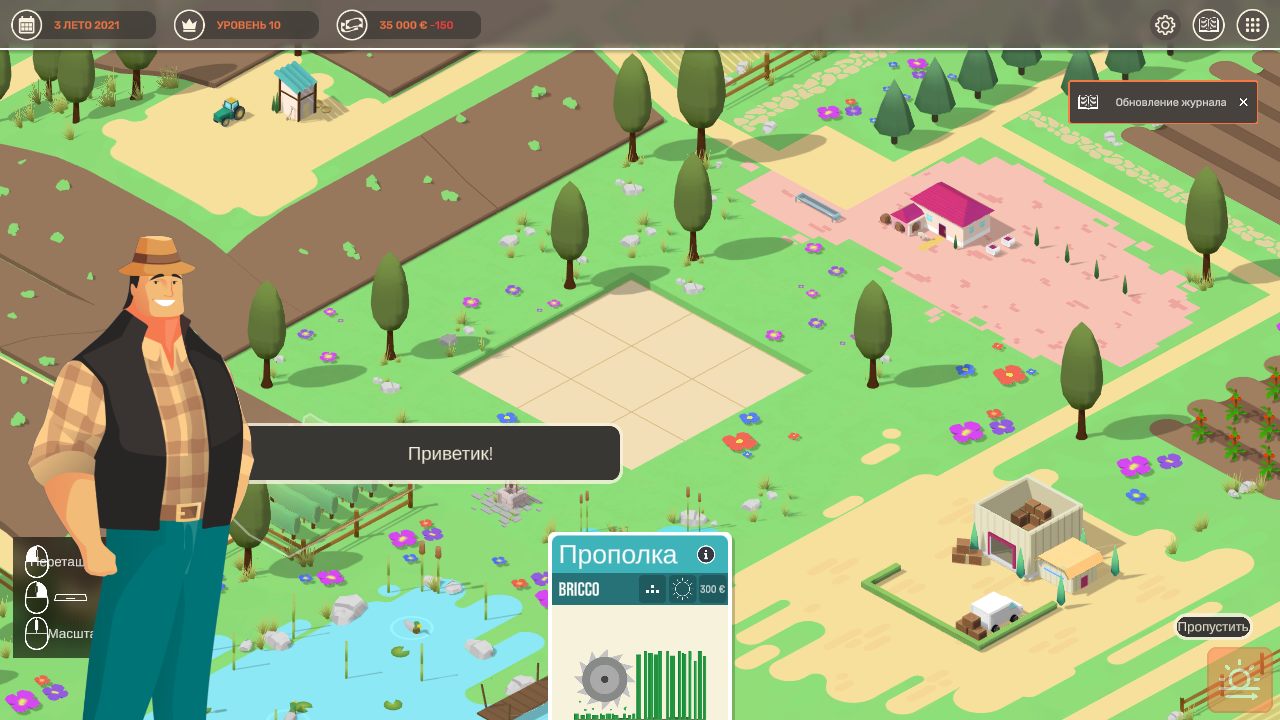1280x720 pixels.
Task: Open the info (i) icon on the Прополка card
Action: (x=708, y=554)
